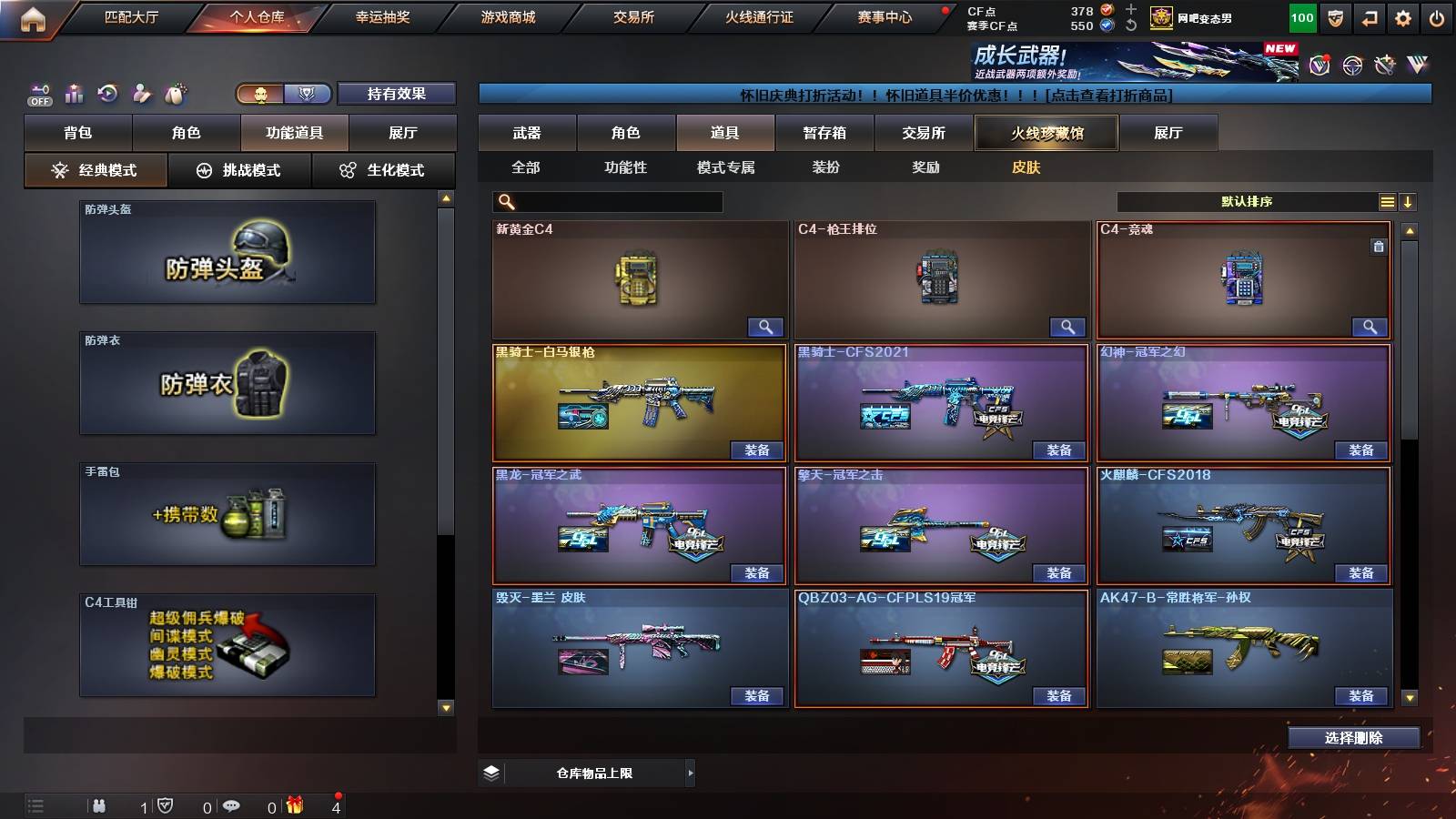Screen dimensions: 1456x819
Task: Equip 黑骑士-白马银枪 skin
Action: point(756,450)
